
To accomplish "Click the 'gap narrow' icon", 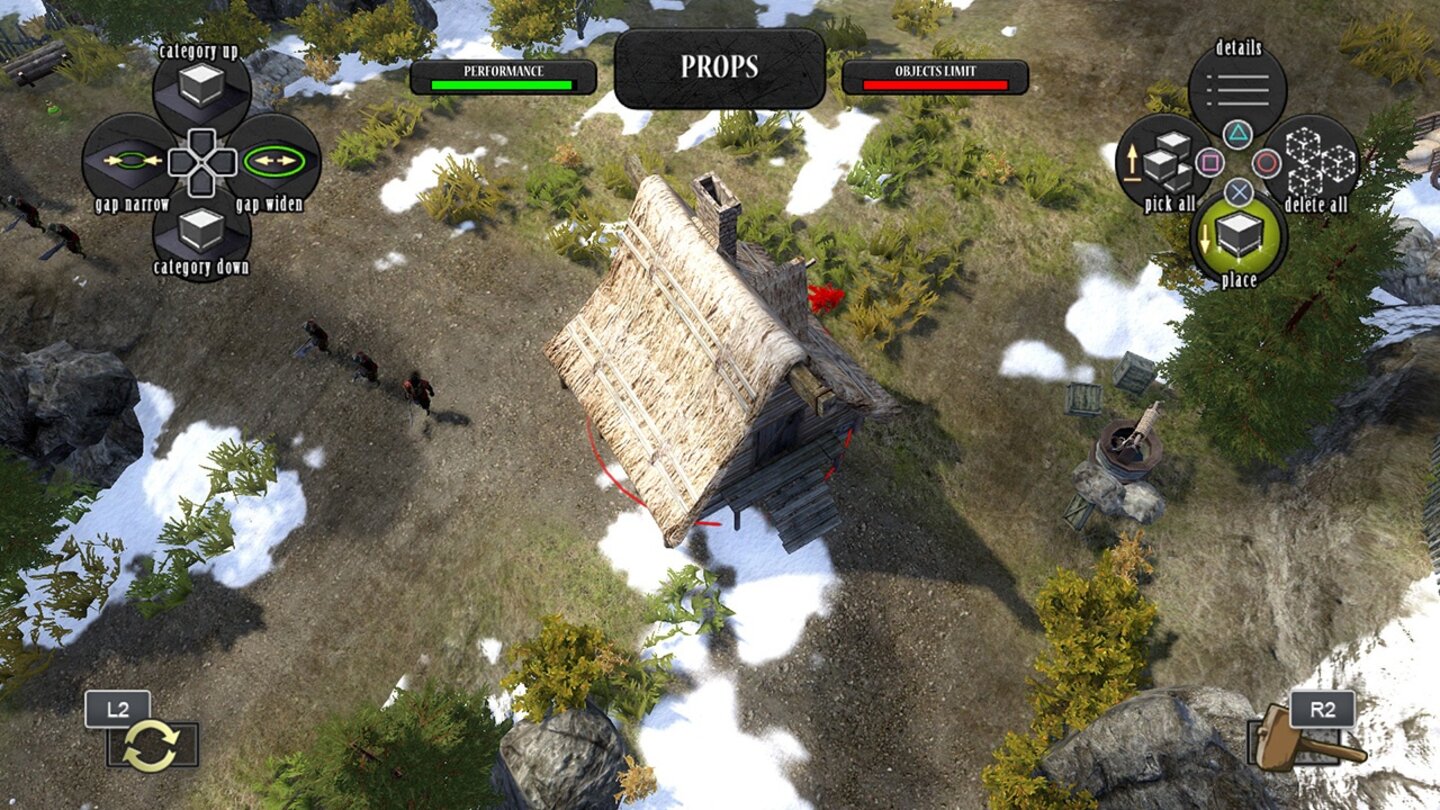I will click(130, 160).
